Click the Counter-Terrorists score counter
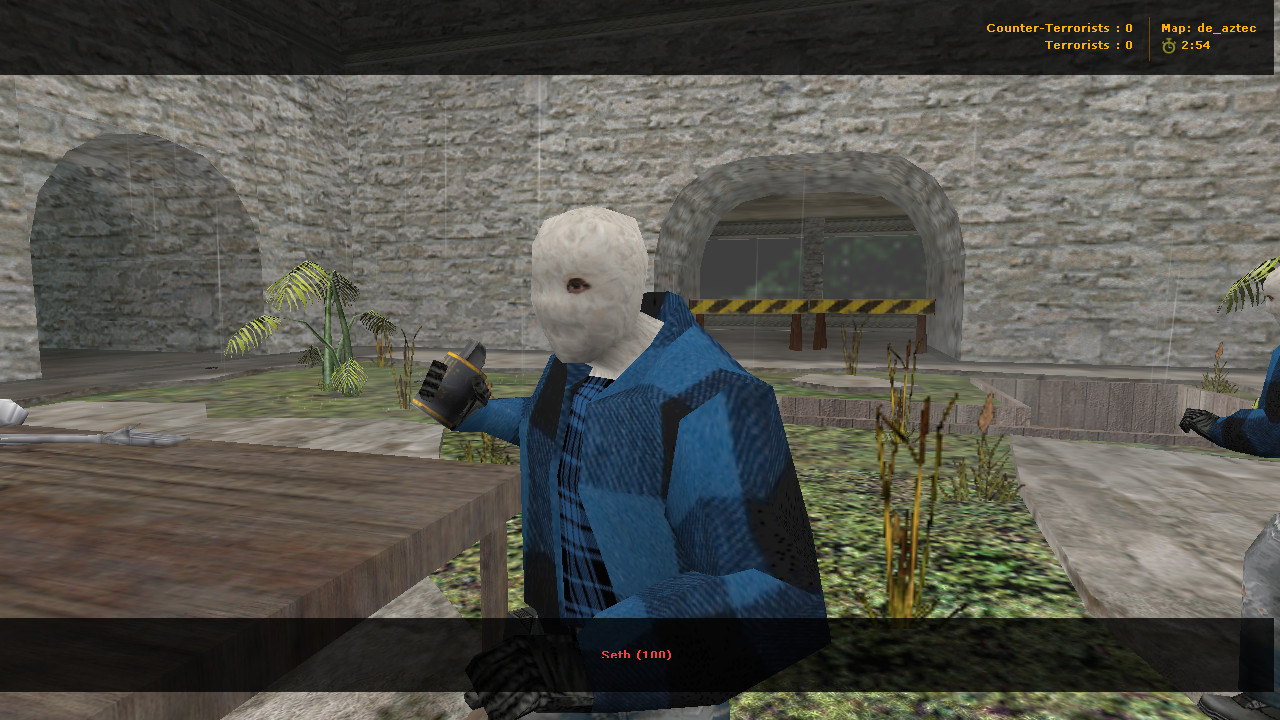The height and width of the screenshot is (720, 1280). coord(1127,27)
